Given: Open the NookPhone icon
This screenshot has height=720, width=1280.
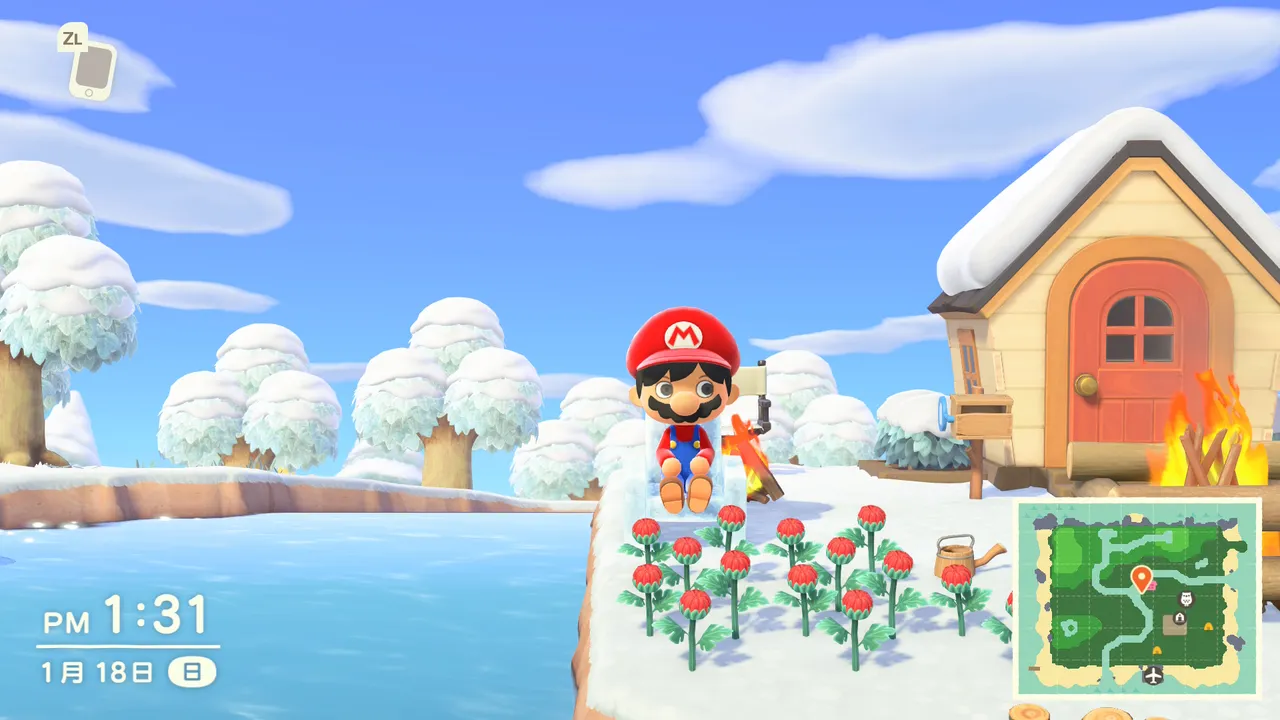Looking at the screenshot, I should (92, 70).
